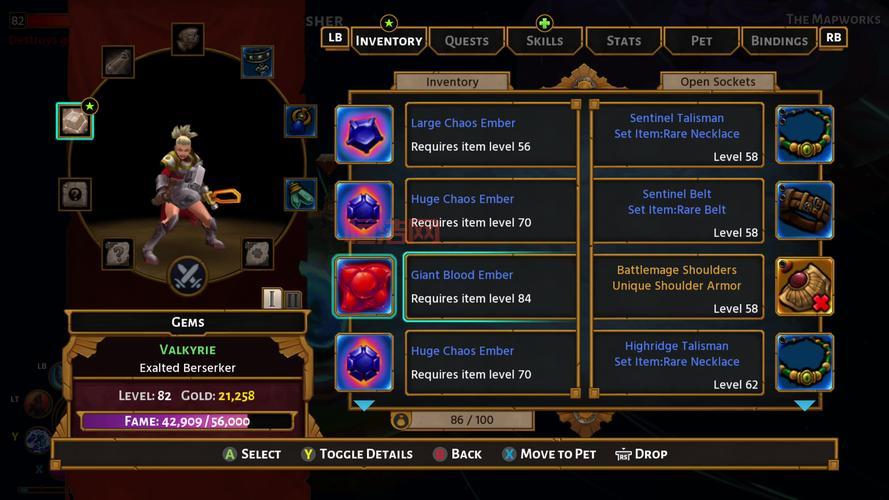Go to the Pet tab

702,41
